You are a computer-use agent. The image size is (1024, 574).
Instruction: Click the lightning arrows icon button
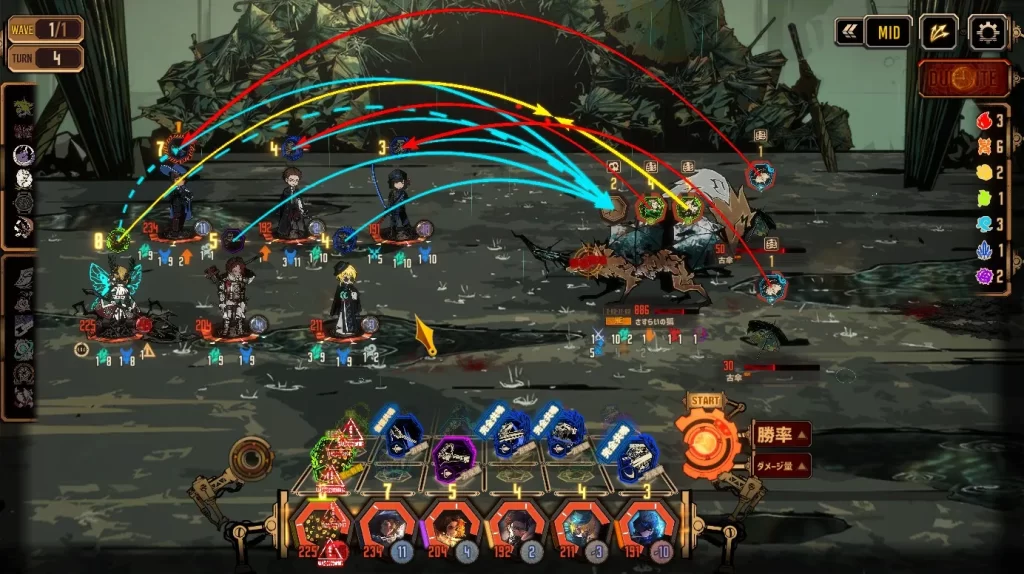pyautogui.click(x=938, y=33)
